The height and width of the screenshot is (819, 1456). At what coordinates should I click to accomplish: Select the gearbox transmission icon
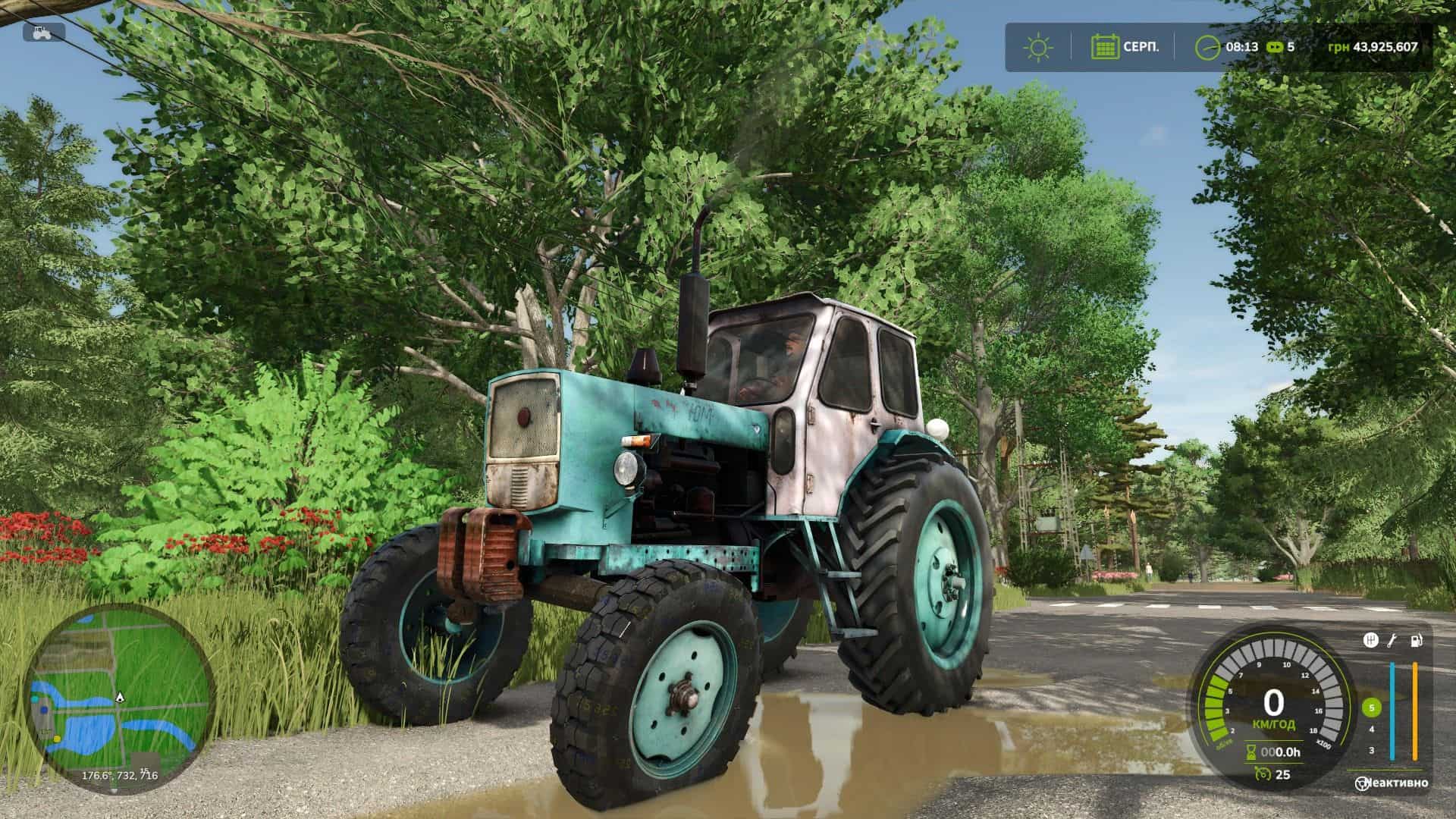[1371, 640]
